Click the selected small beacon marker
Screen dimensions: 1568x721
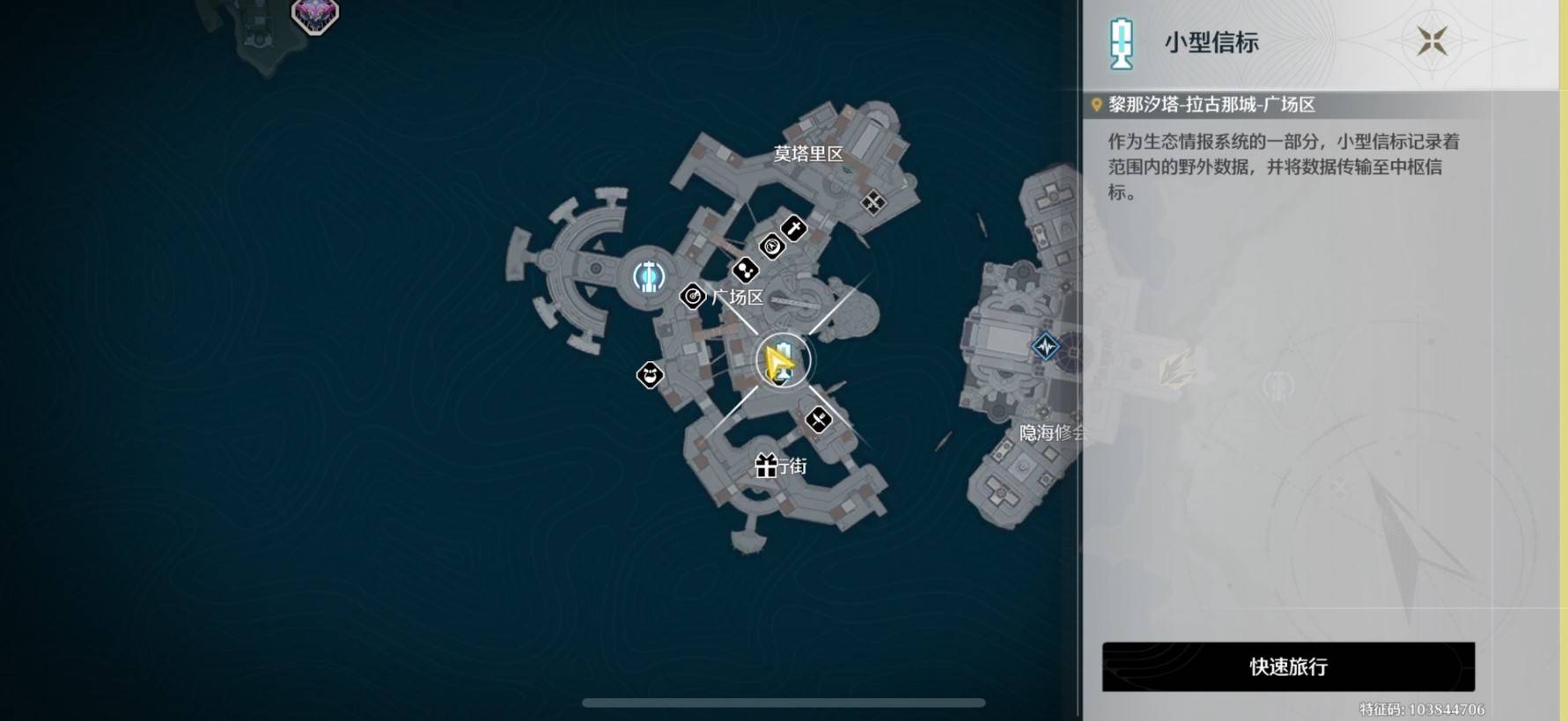(x=782, y=361)
